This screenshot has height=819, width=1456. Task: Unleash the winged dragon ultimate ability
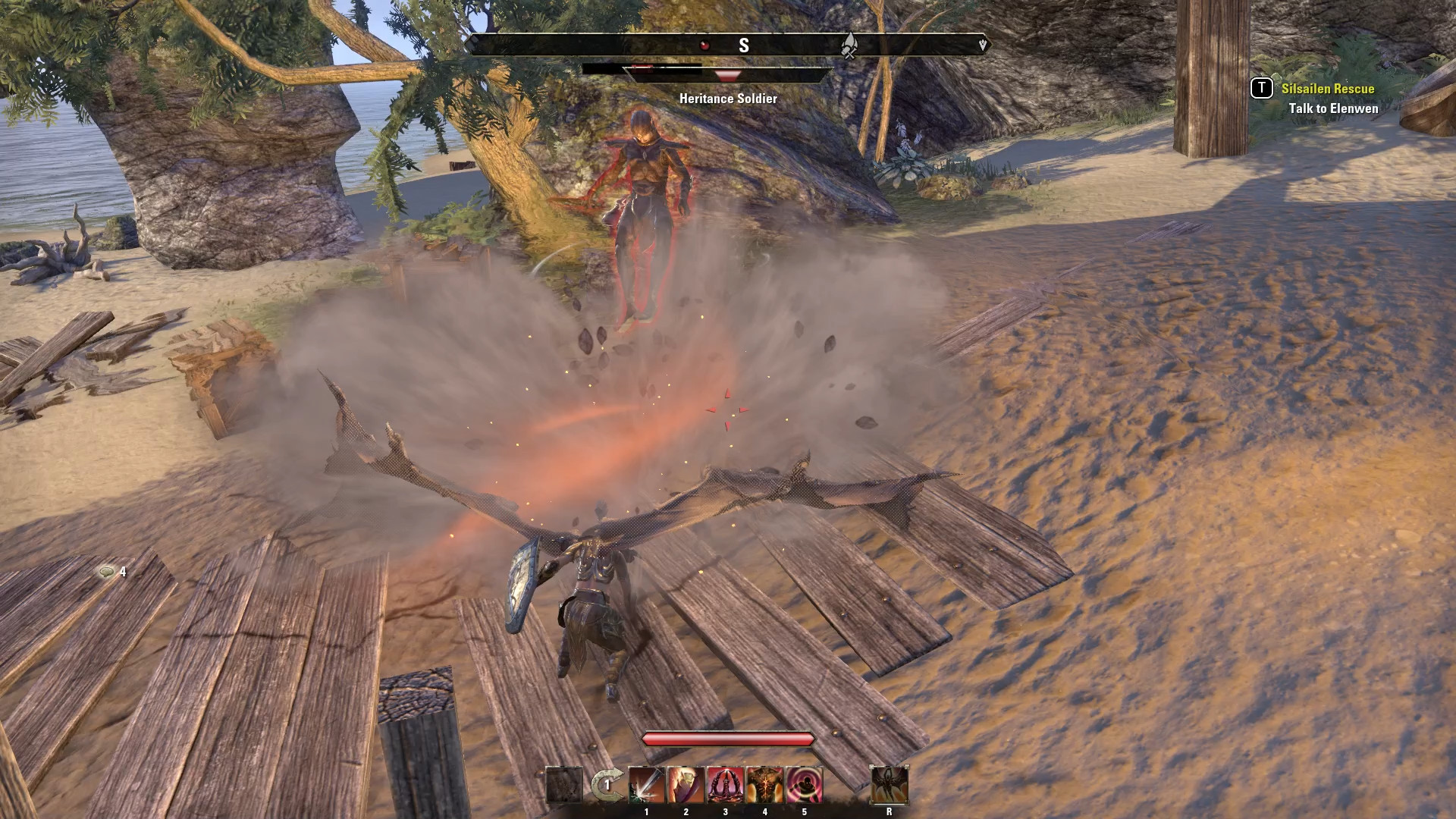pyautogui.click(x=889, y=785)
